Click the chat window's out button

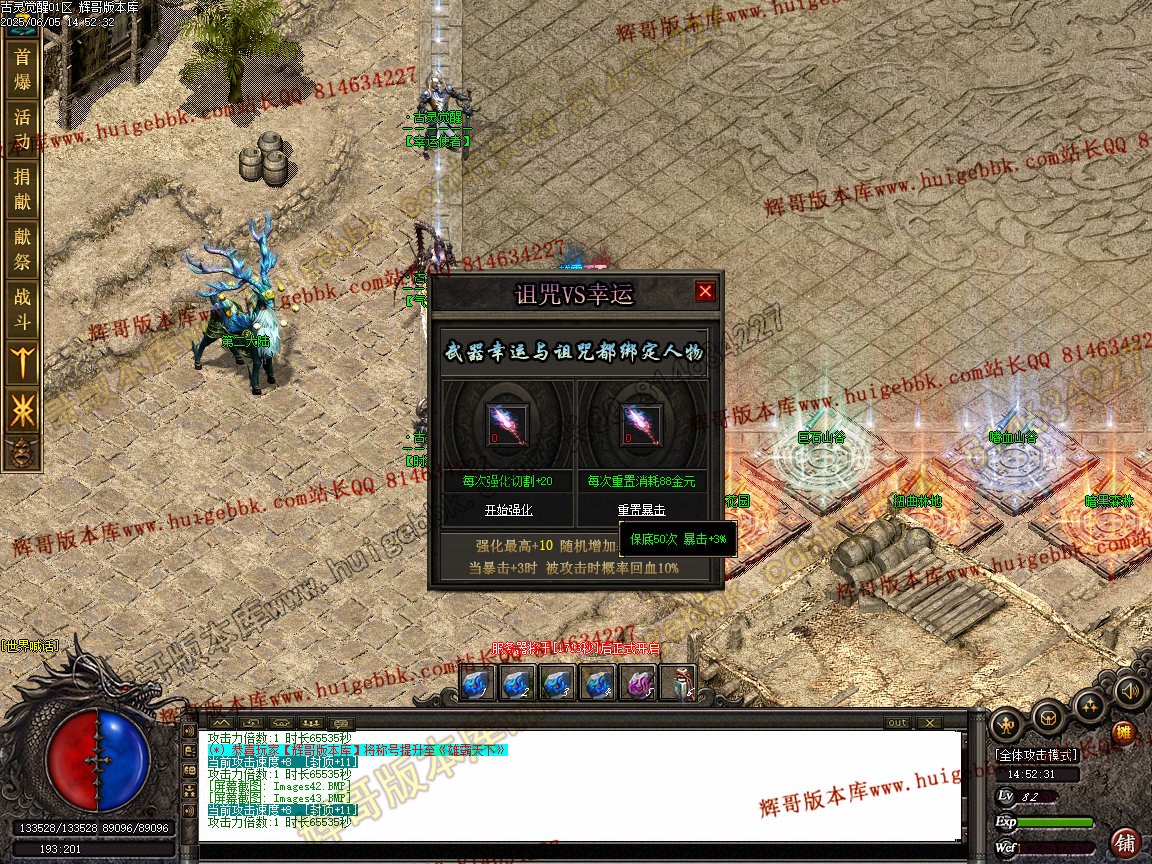[x=897, y=722]
